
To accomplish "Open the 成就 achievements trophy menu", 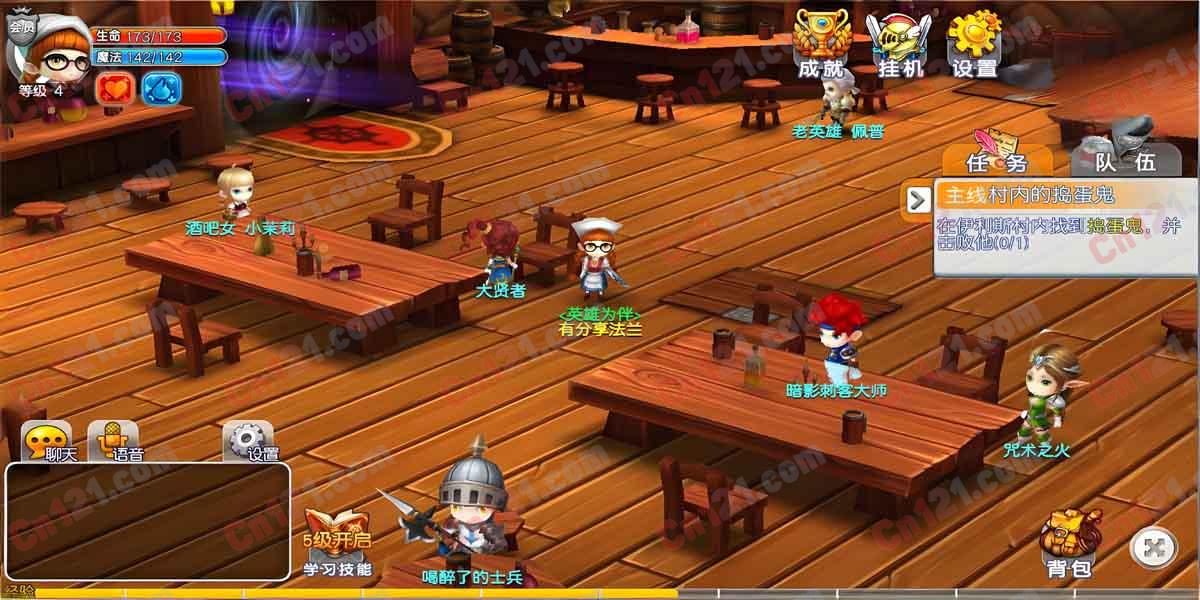I will pos(821,44).
